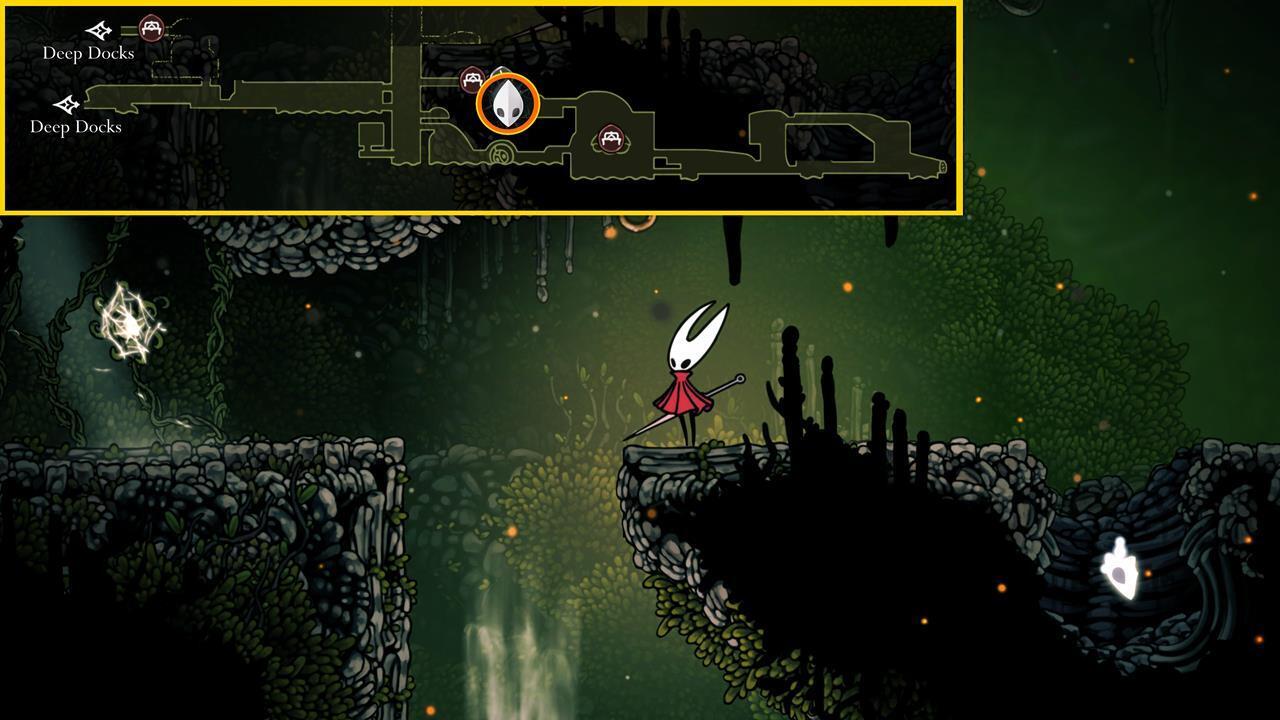Click the upper Deep Docks exit arrow icon
Viewport: 1280px width, 720px height.
point(98,30)
